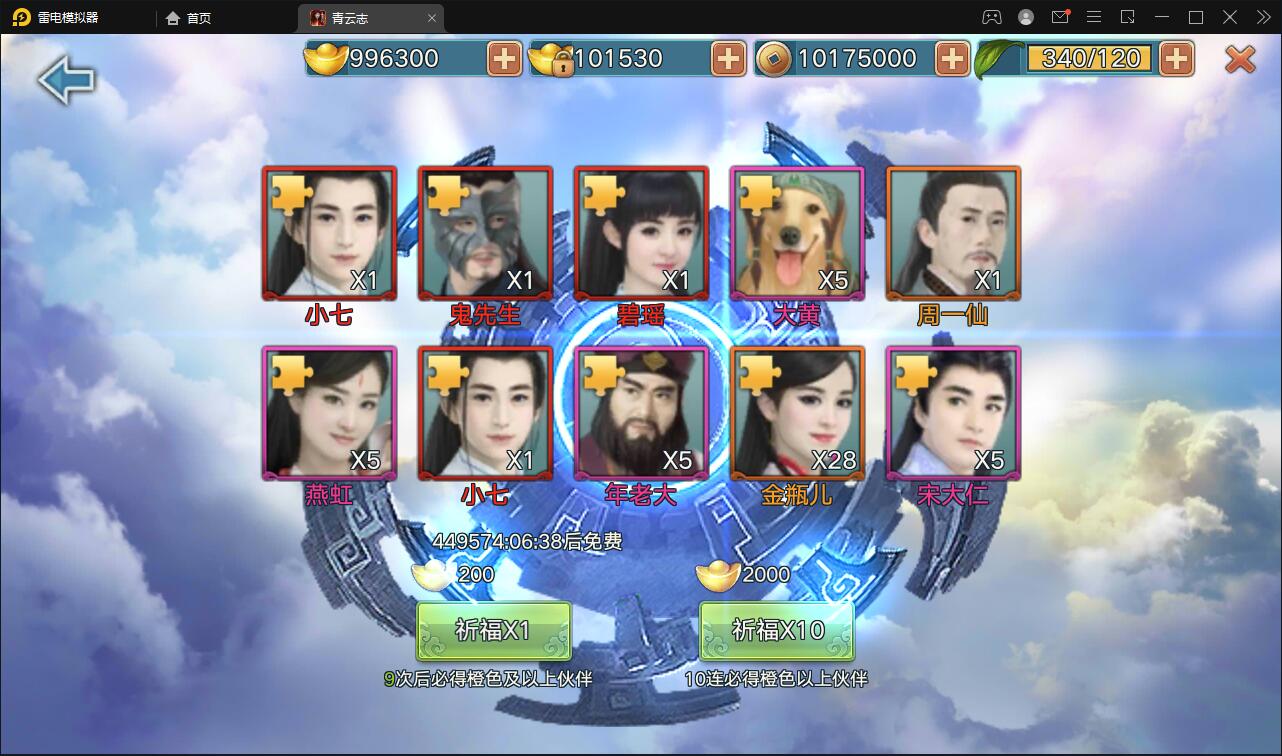Select the 燕虹 character card

[x=329, y=414]
